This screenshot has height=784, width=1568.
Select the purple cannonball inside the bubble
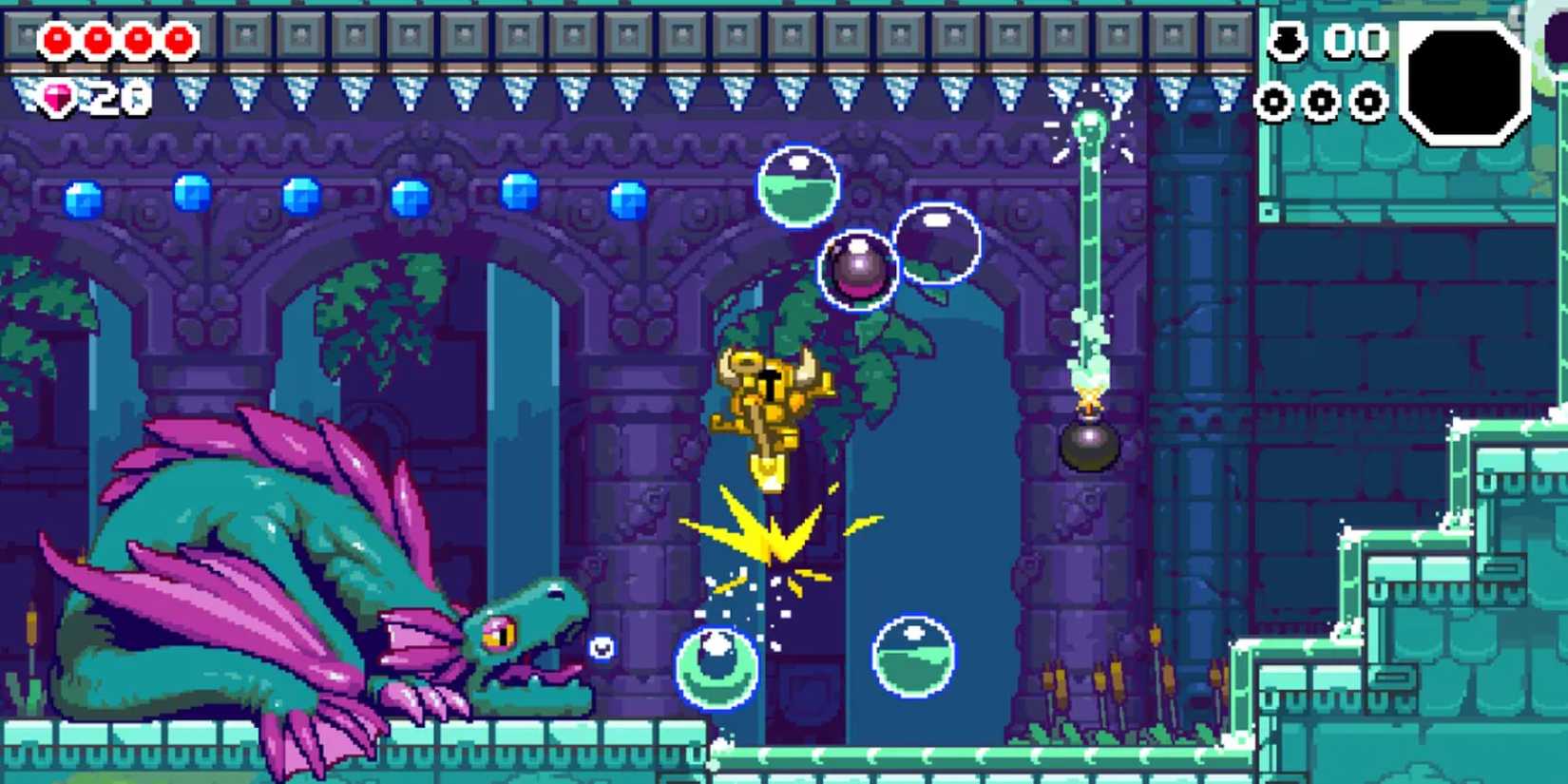pos(858,269)
